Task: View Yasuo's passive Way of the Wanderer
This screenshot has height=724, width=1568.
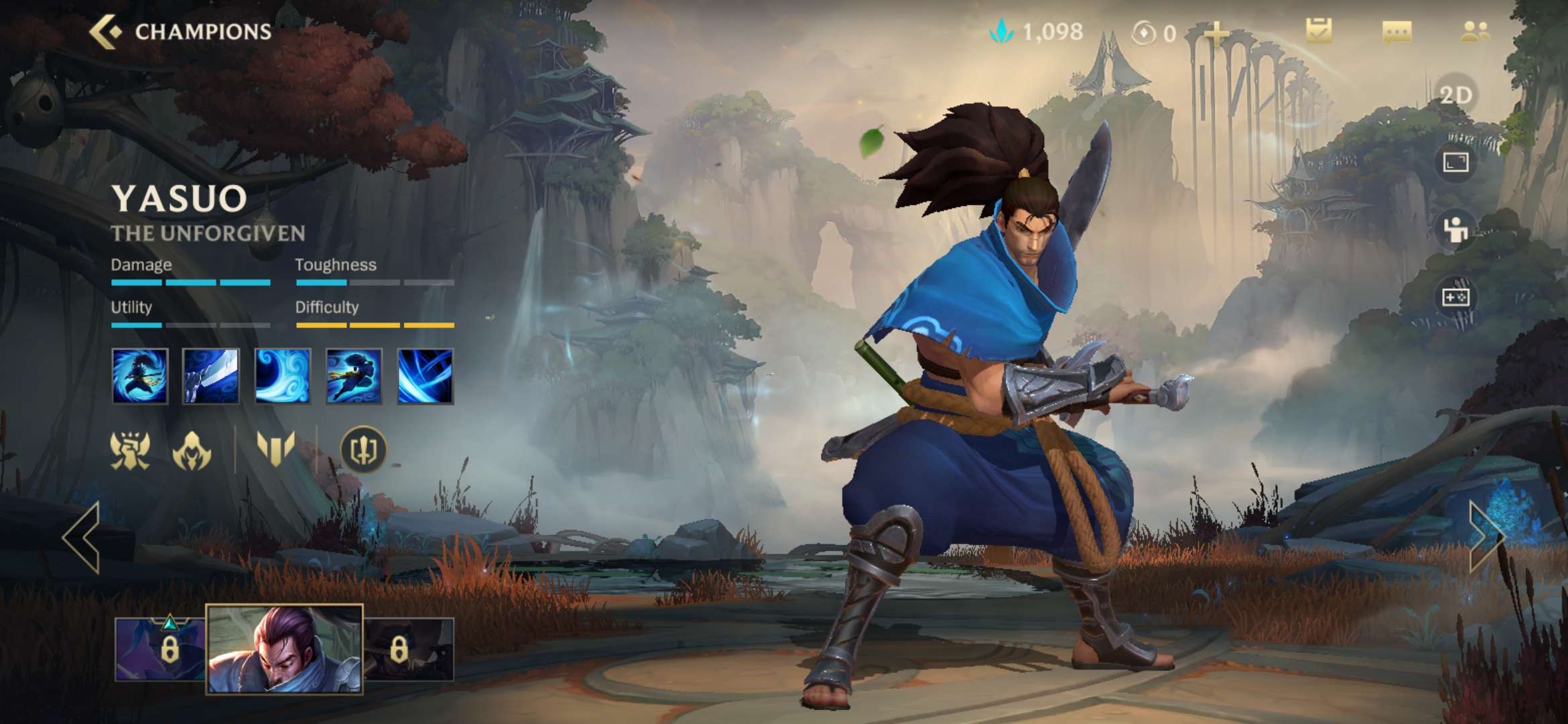Action: click(139, 376)
